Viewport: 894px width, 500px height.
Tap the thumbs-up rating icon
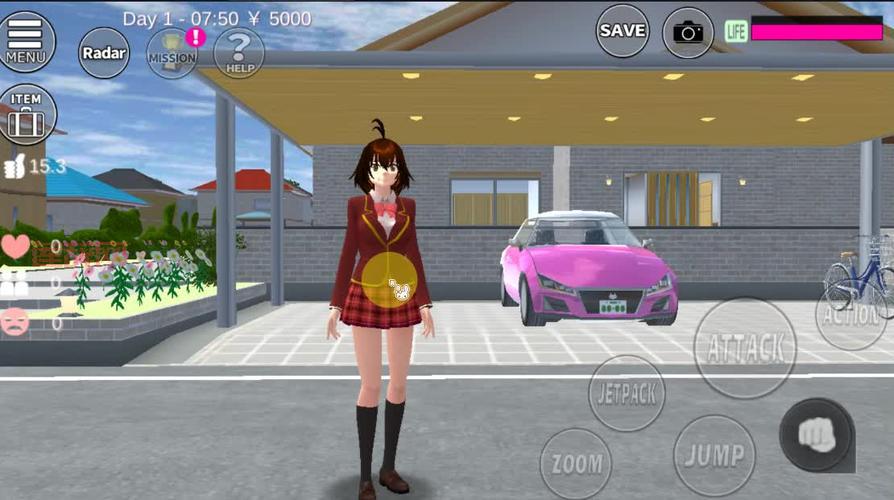click(x=12, y=167)
